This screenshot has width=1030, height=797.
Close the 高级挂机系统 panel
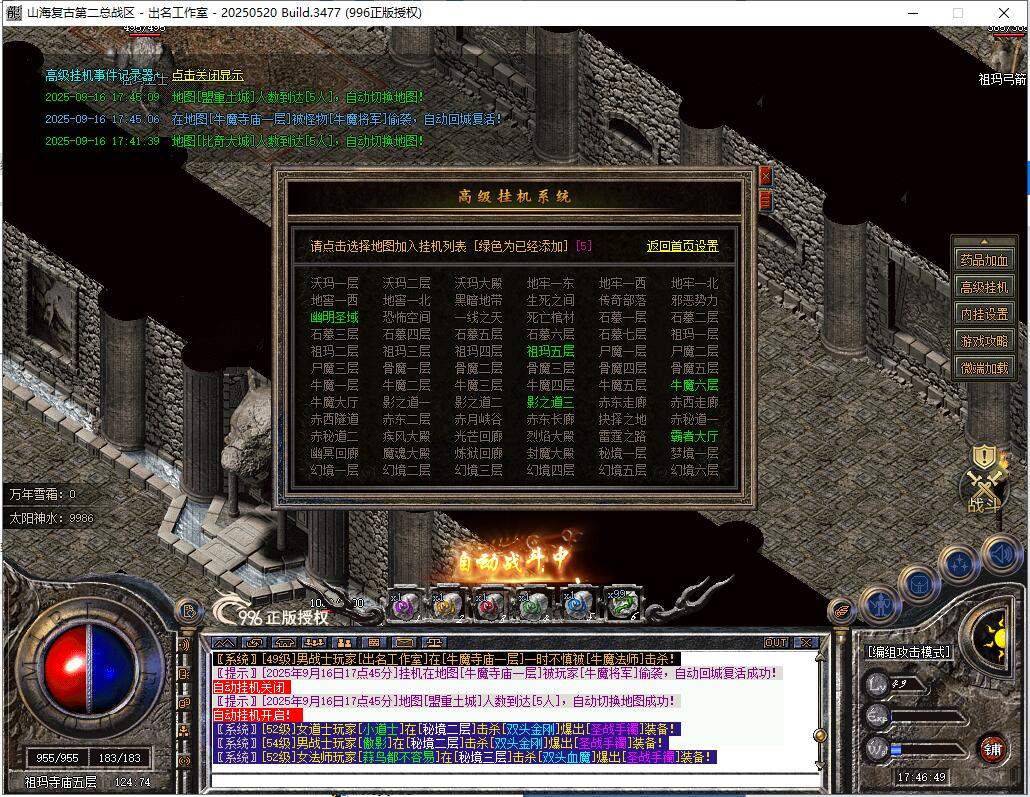click(766, 176)
